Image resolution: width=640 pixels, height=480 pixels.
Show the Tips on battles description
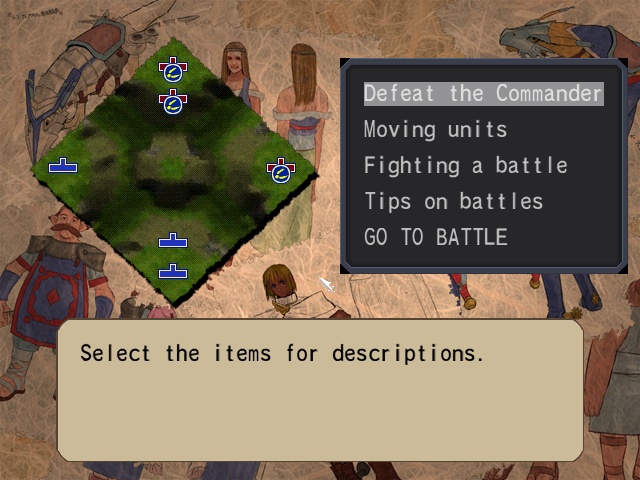click(x=453, y=202)
